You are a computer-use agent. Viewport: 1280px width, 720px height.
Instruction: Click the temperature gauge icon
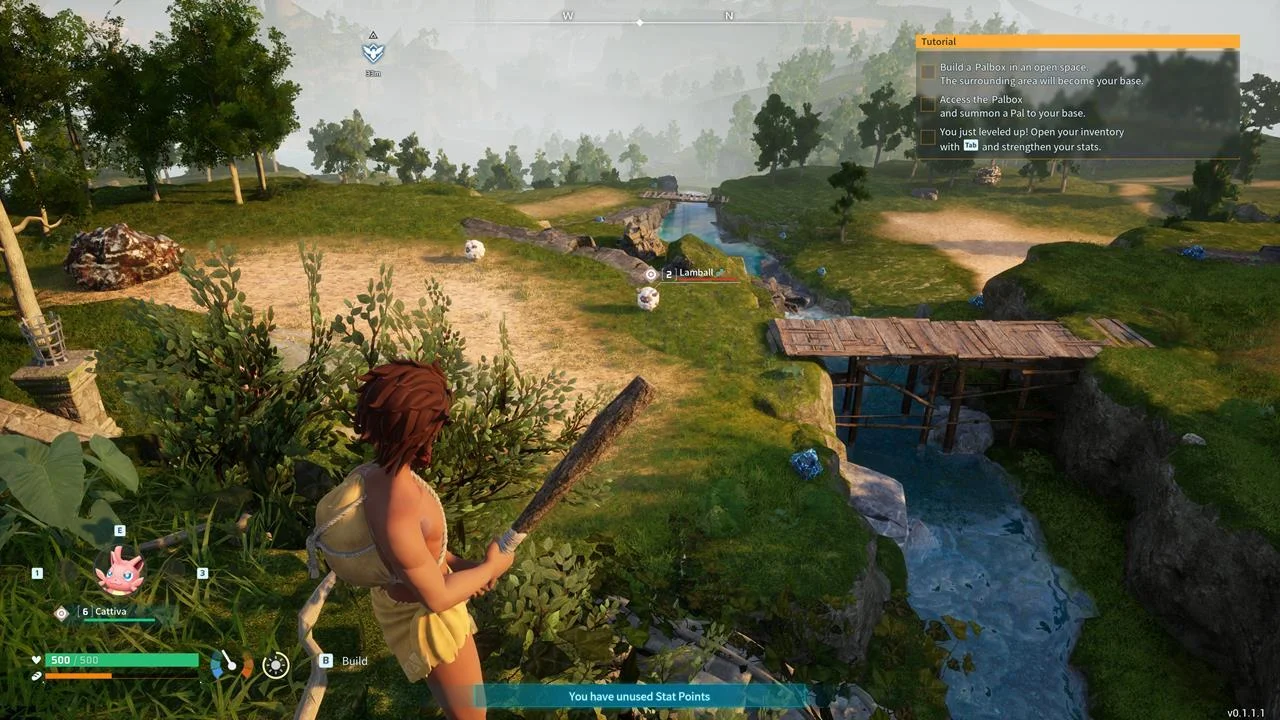231,663
